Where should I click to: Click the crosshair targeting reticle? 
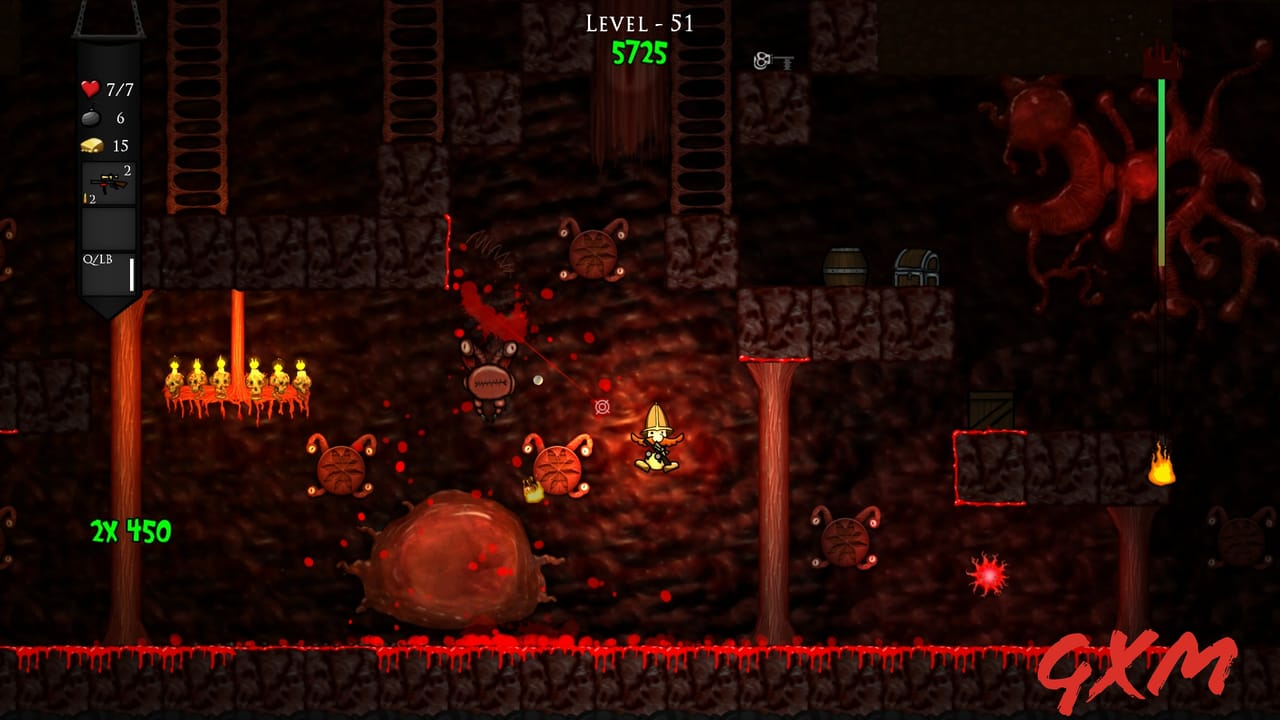pyautogui.click(x=601, y=407)
